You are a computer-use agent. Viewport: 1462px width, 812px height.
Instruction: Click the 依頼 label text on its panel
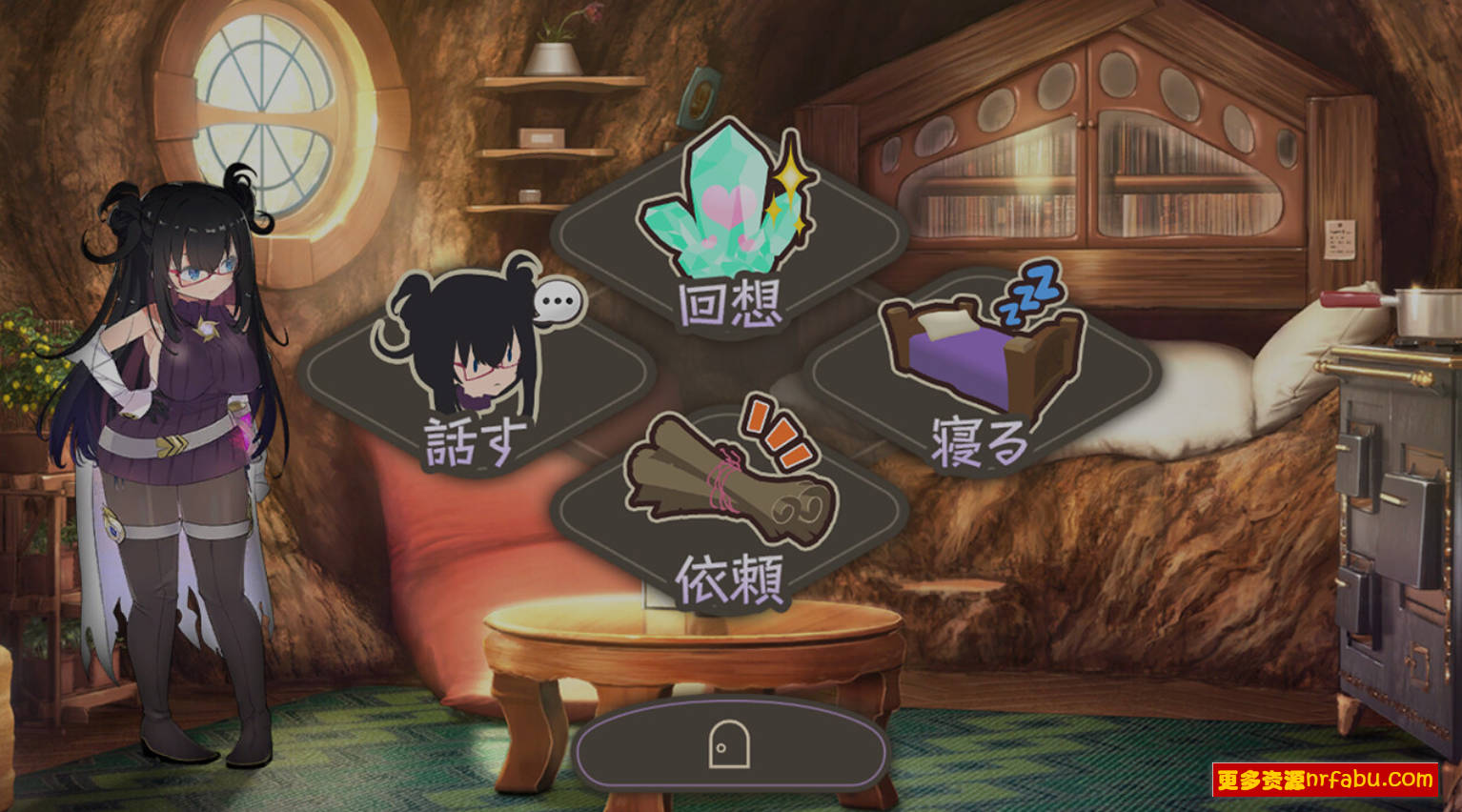tap(731, 579)
